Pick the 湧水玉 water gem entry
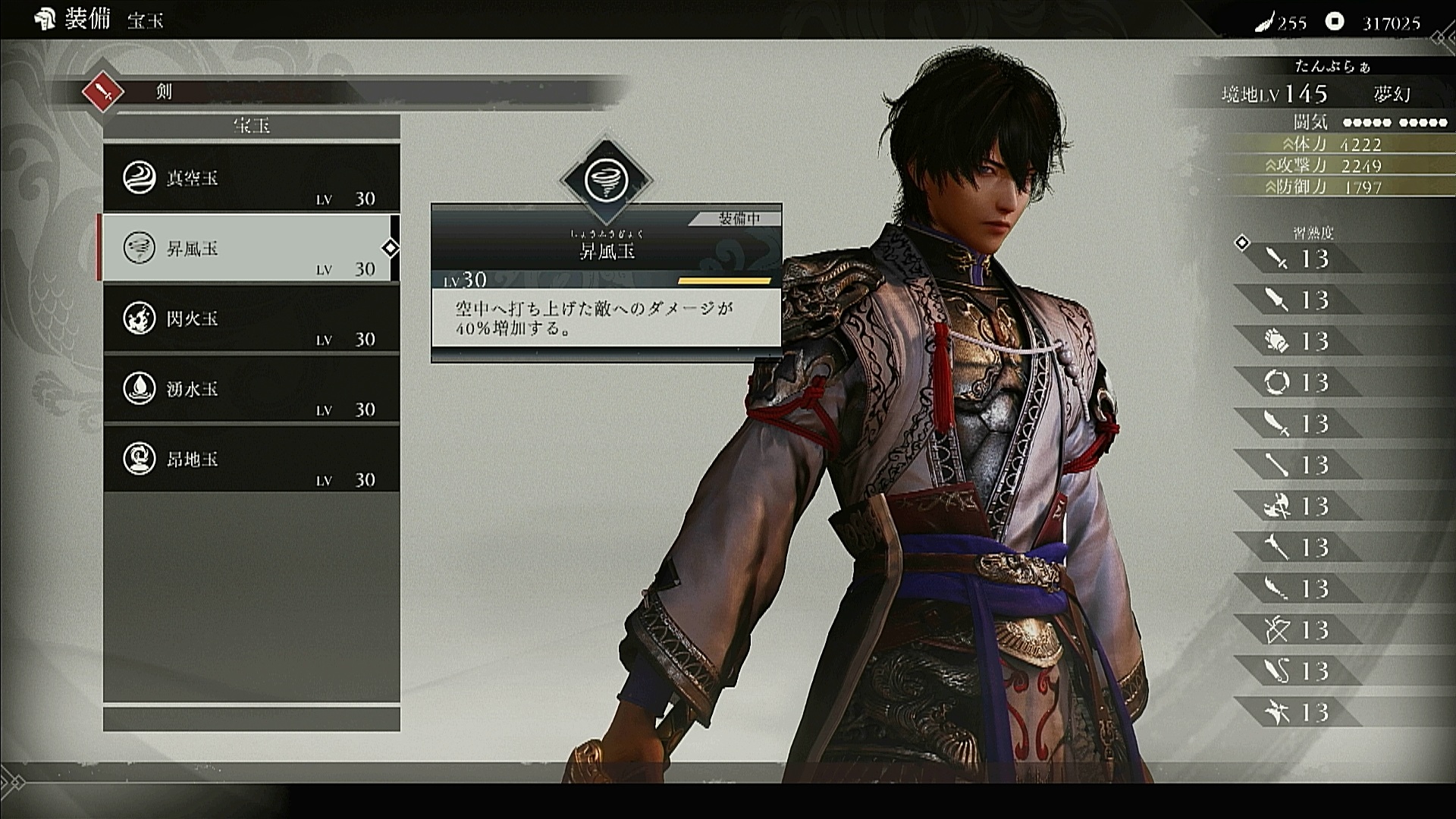The image size is (1456, 819). pos(251,390)
